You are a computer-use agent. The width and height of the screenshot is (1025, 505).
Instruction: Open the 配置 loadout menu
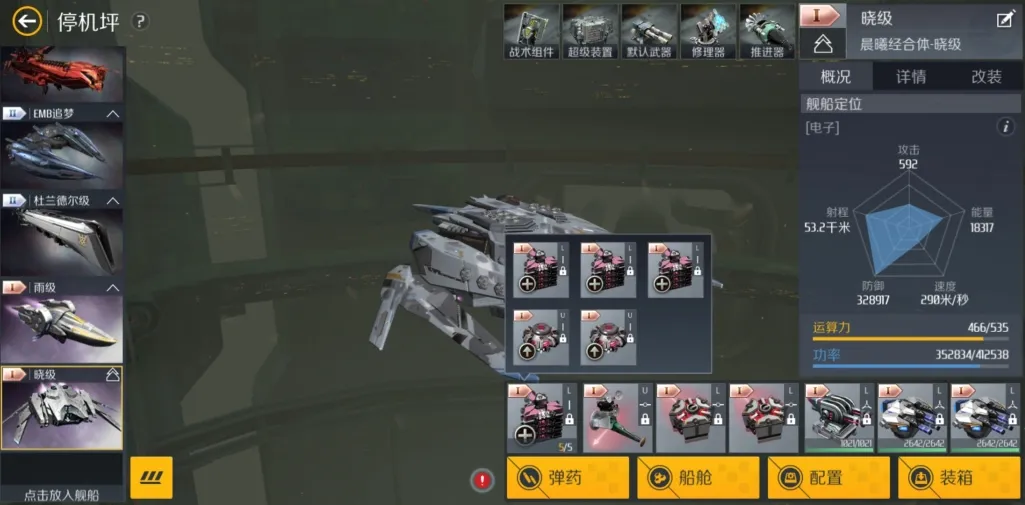pyautogui.click(x=828, y=478)
